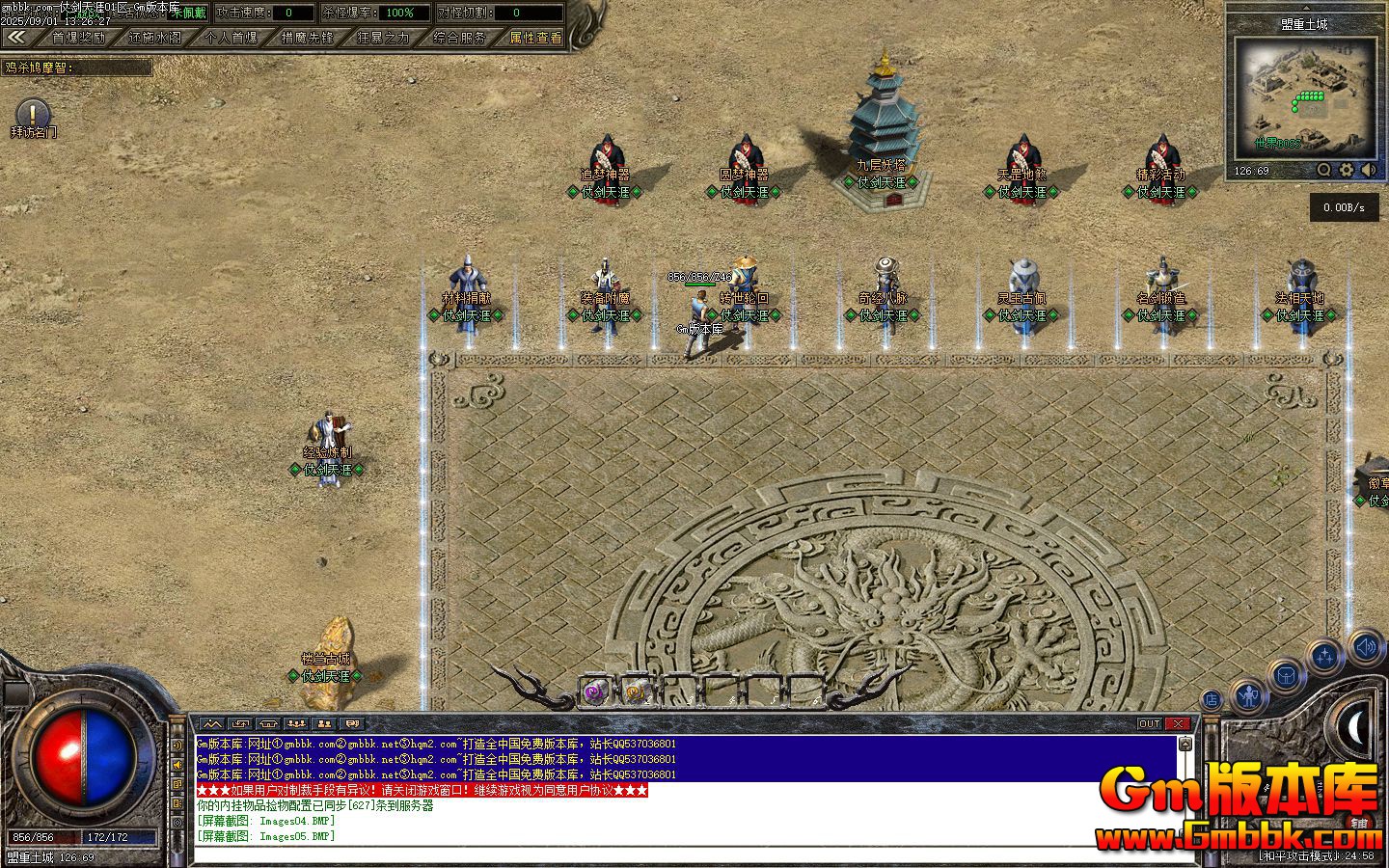1389x868 pixels.
Task: Open the 猎魔先锋 menu
Action: [x=308, y=38]
